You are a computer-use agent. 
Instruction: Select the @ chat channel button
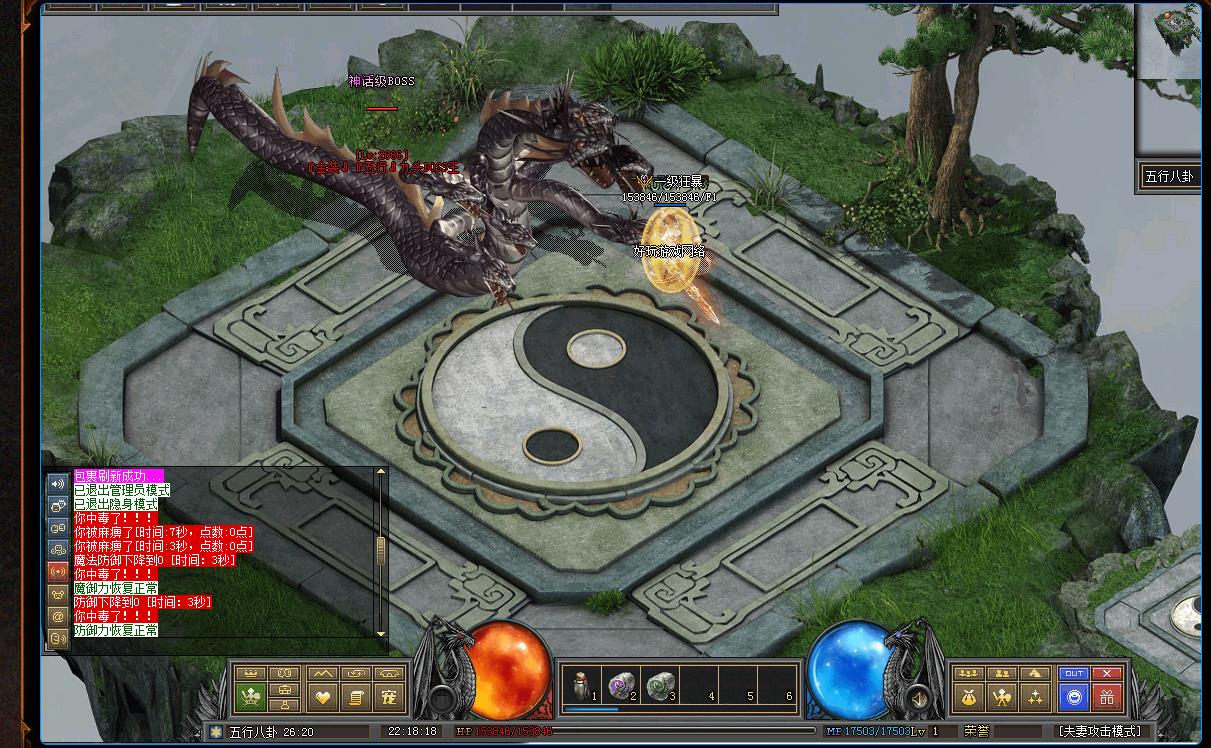[x=58, y=617]
